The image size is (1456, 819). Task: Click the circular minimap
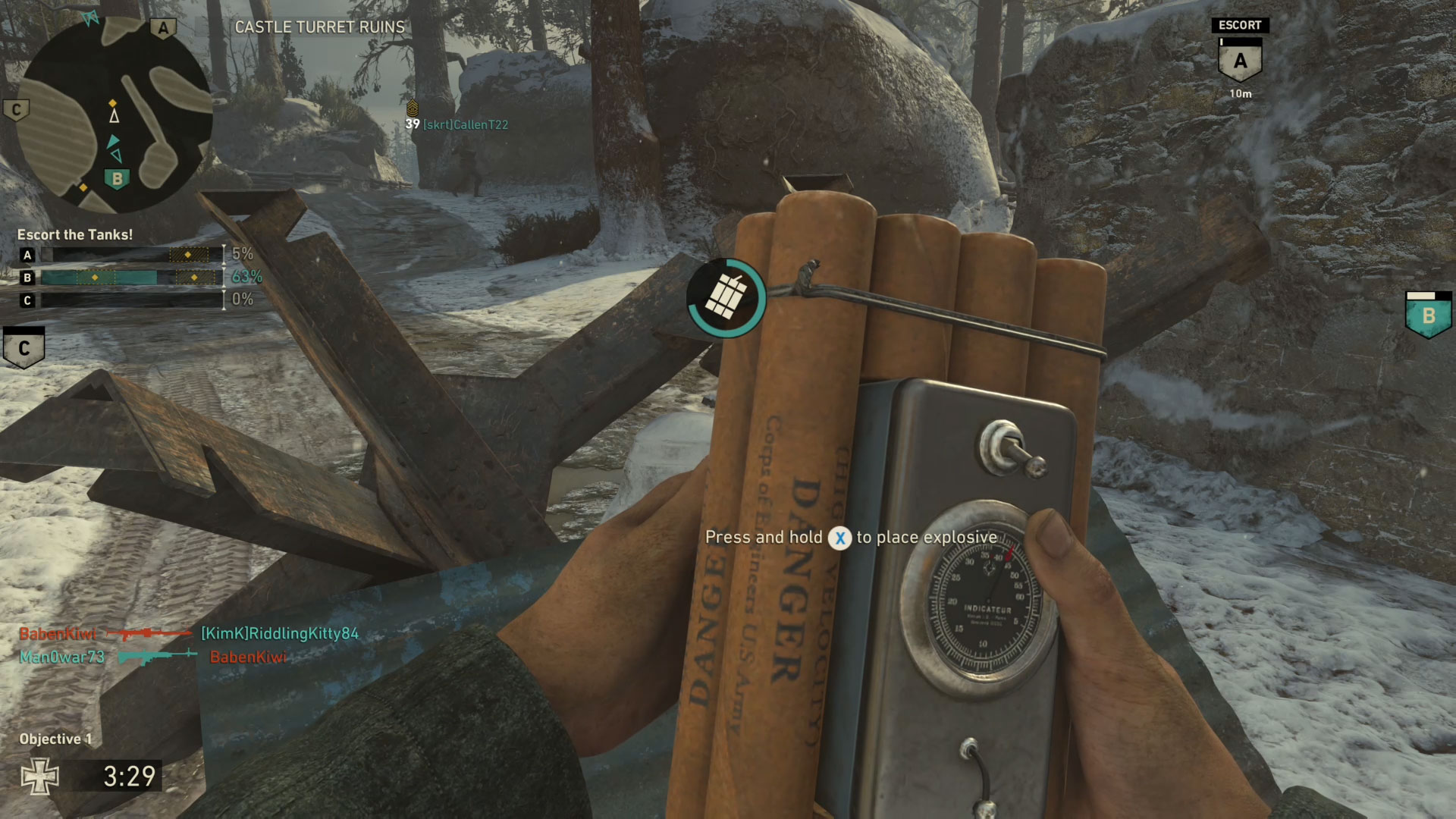[114, 114]
